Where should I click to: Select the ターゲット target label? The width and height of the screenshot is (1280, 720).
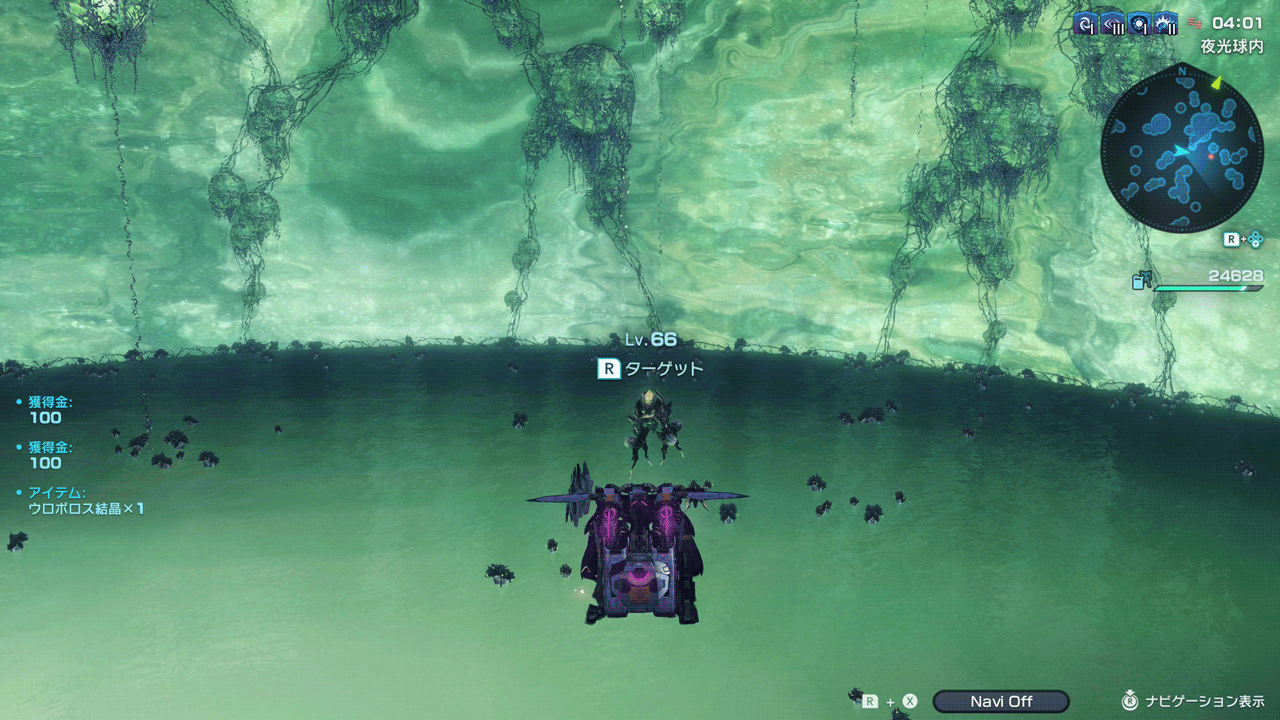tap(664, 369)
